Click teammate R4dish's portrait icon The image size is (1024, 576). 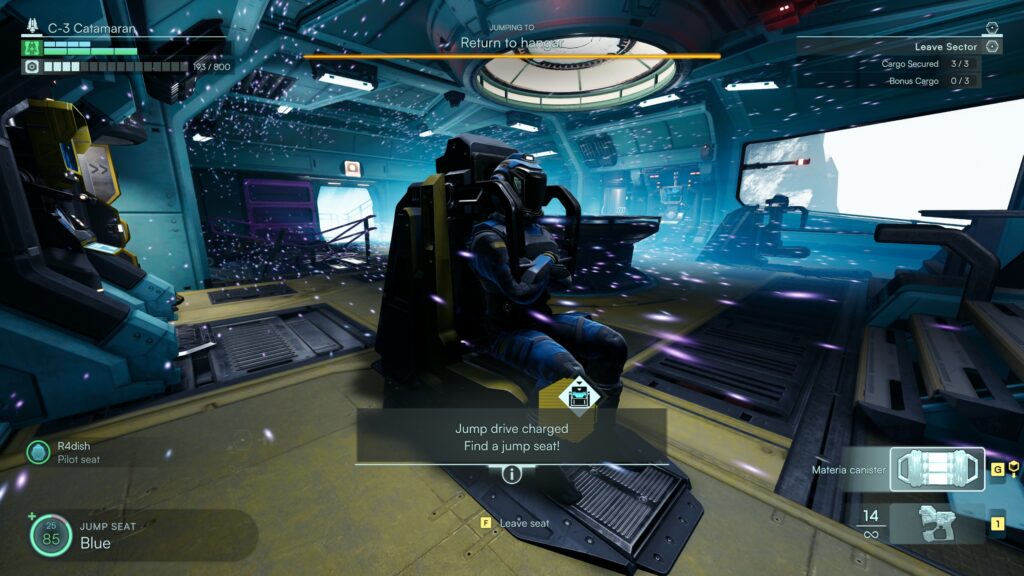point(38,453)
